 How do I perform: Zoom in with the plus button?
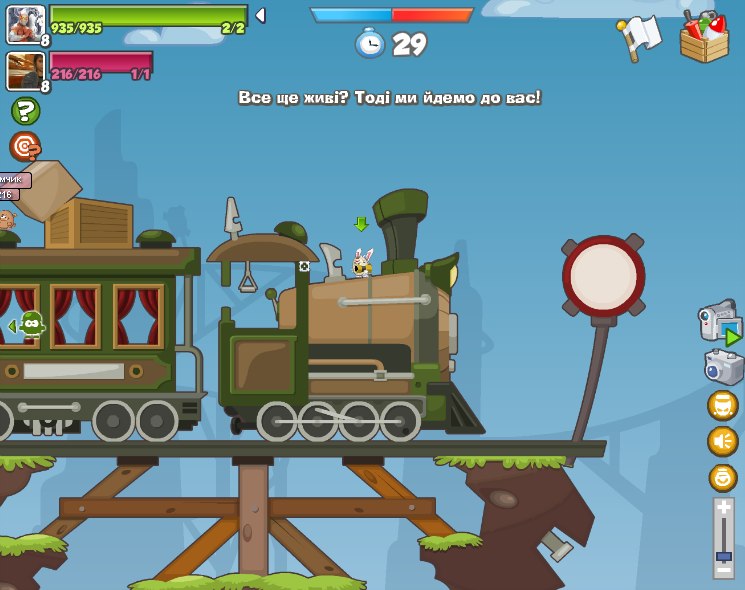723,508
